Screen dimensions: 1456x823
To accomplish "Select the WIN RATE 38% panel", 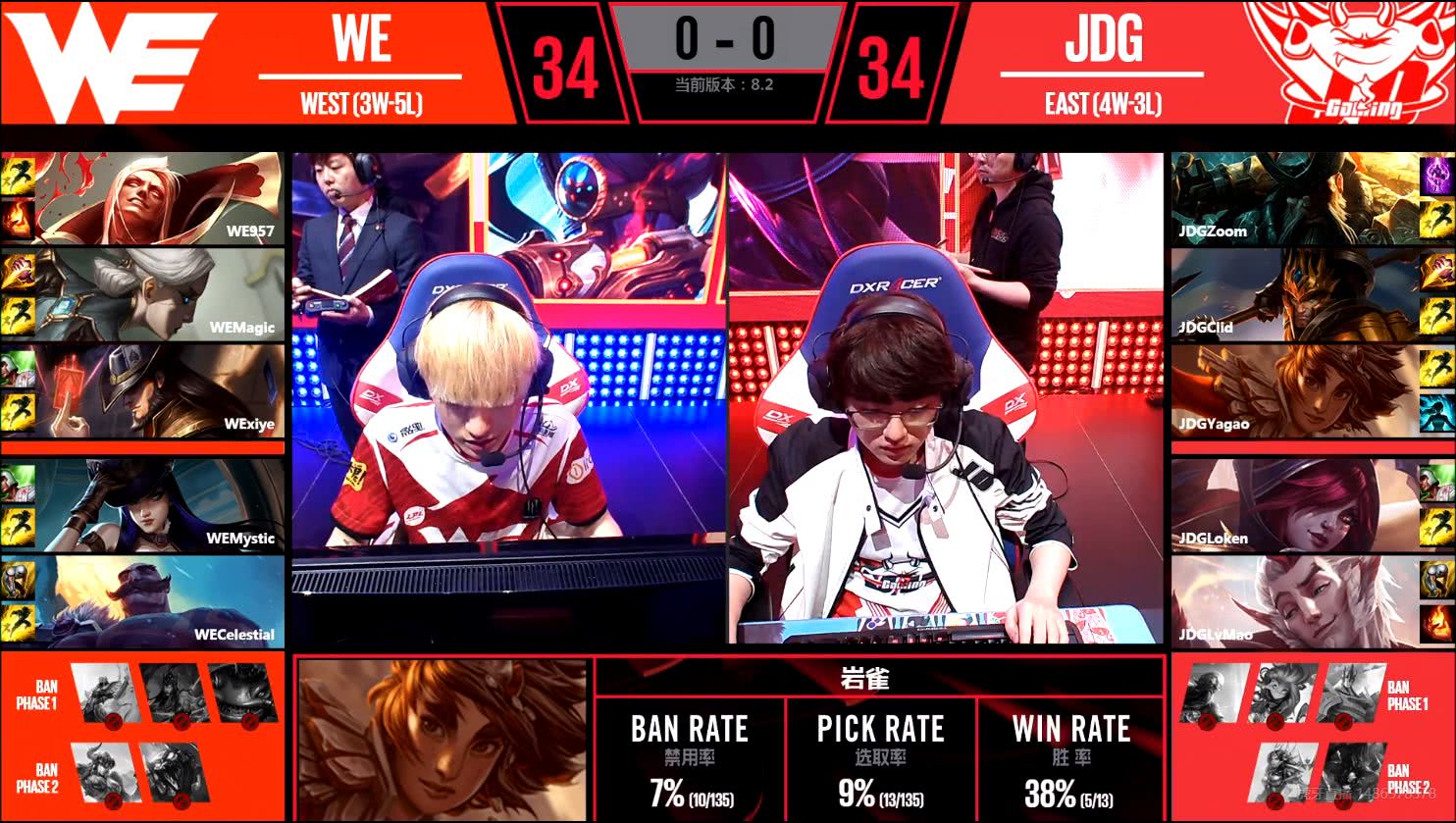I will tap(1071, 755).
